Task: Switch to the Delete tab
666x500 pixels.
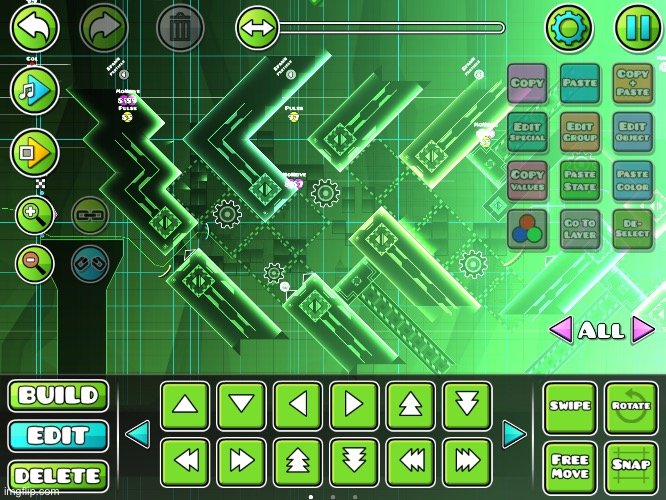Action: pyautogui.click(x=58, y=476)
